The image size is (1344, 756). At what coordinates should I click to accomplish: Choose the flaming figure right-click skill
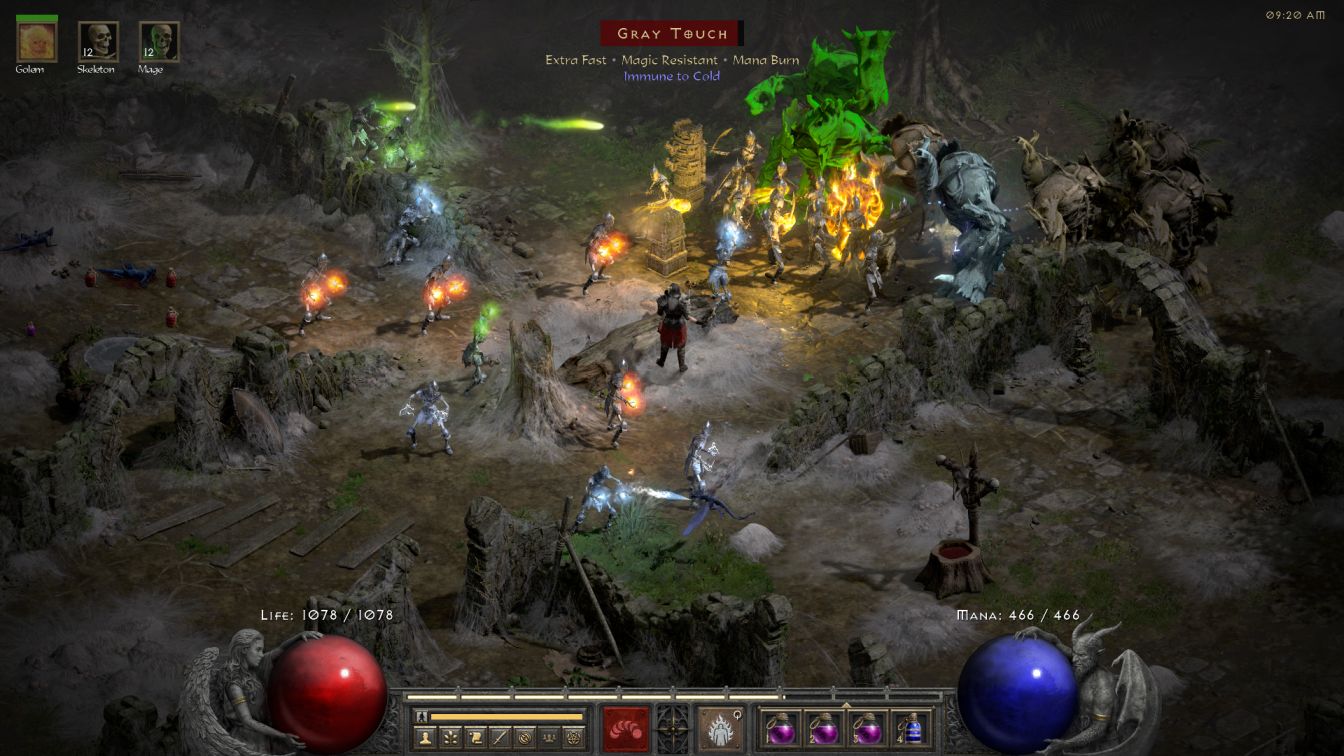pyautogui.click(x=719, y=728)
